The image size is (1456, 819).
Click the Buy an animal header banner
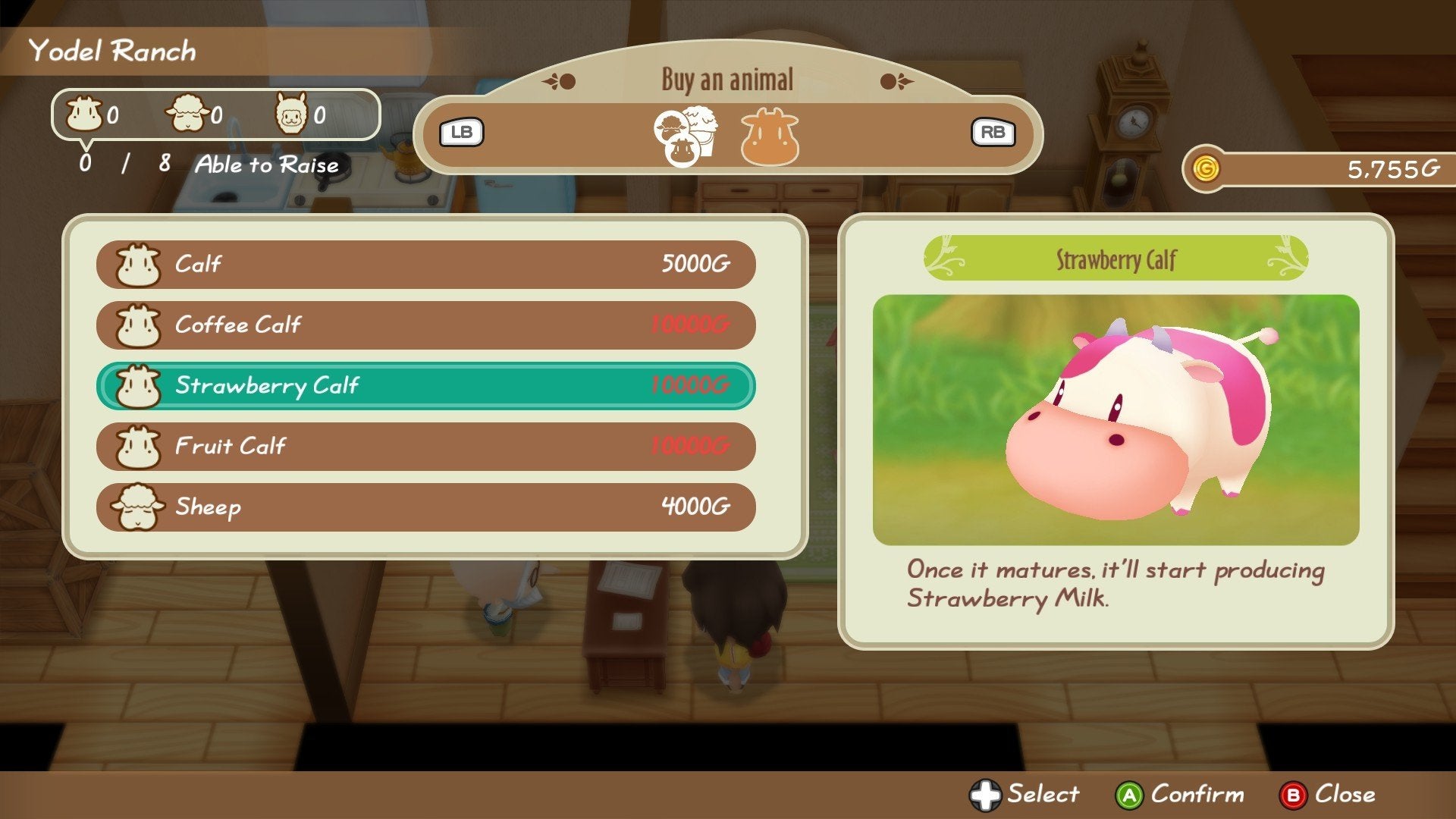click(x=726, y=78)
